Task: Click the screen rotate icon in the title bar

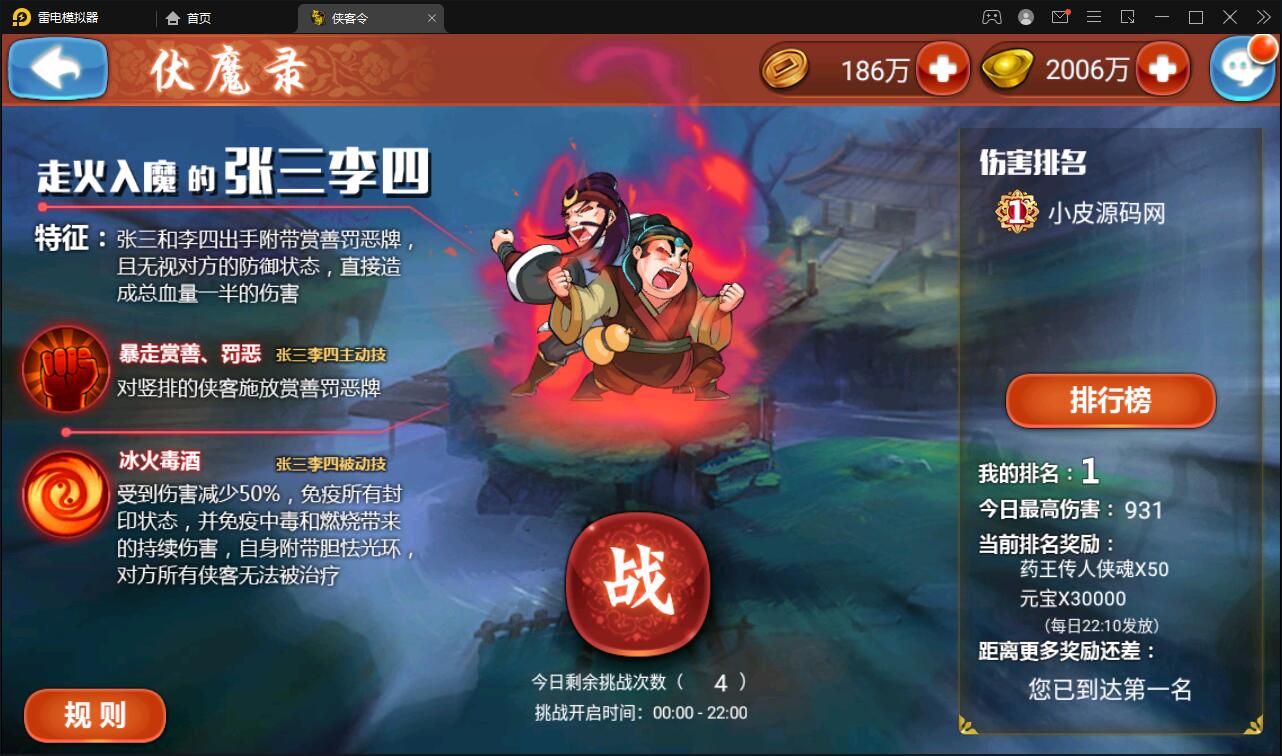Action: tap(1126, 17)
